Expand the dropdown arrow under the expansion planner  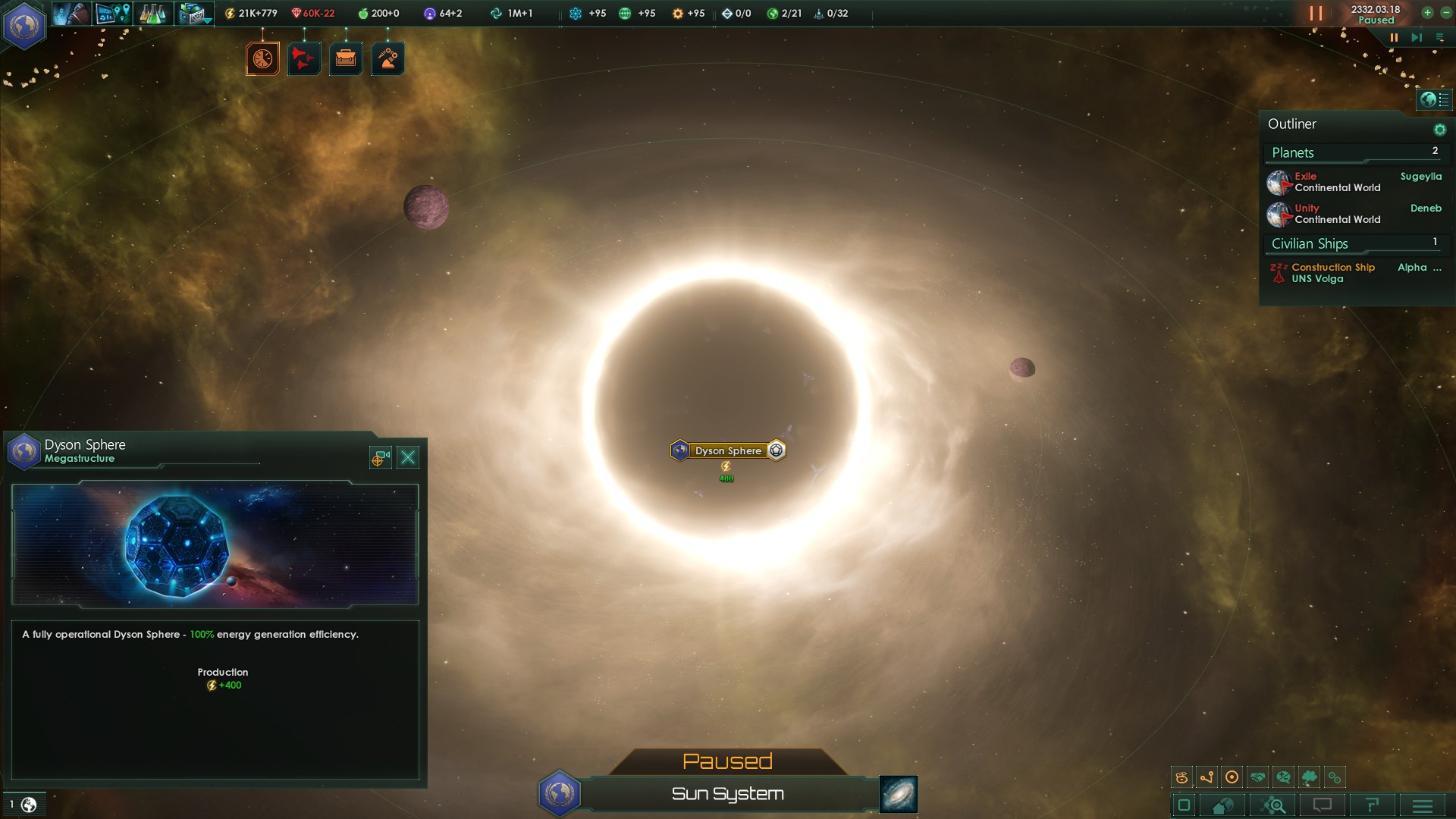coord(206,21)
